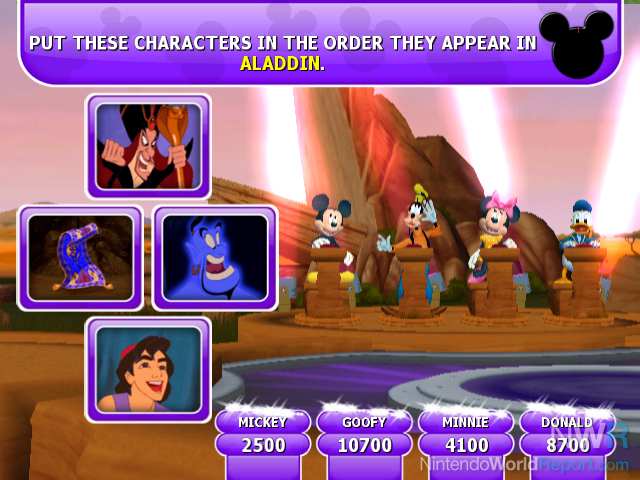Viewport: 640px width, 480px height.
Task: Select the Jafar character card
Action: [x=148, y=146]
